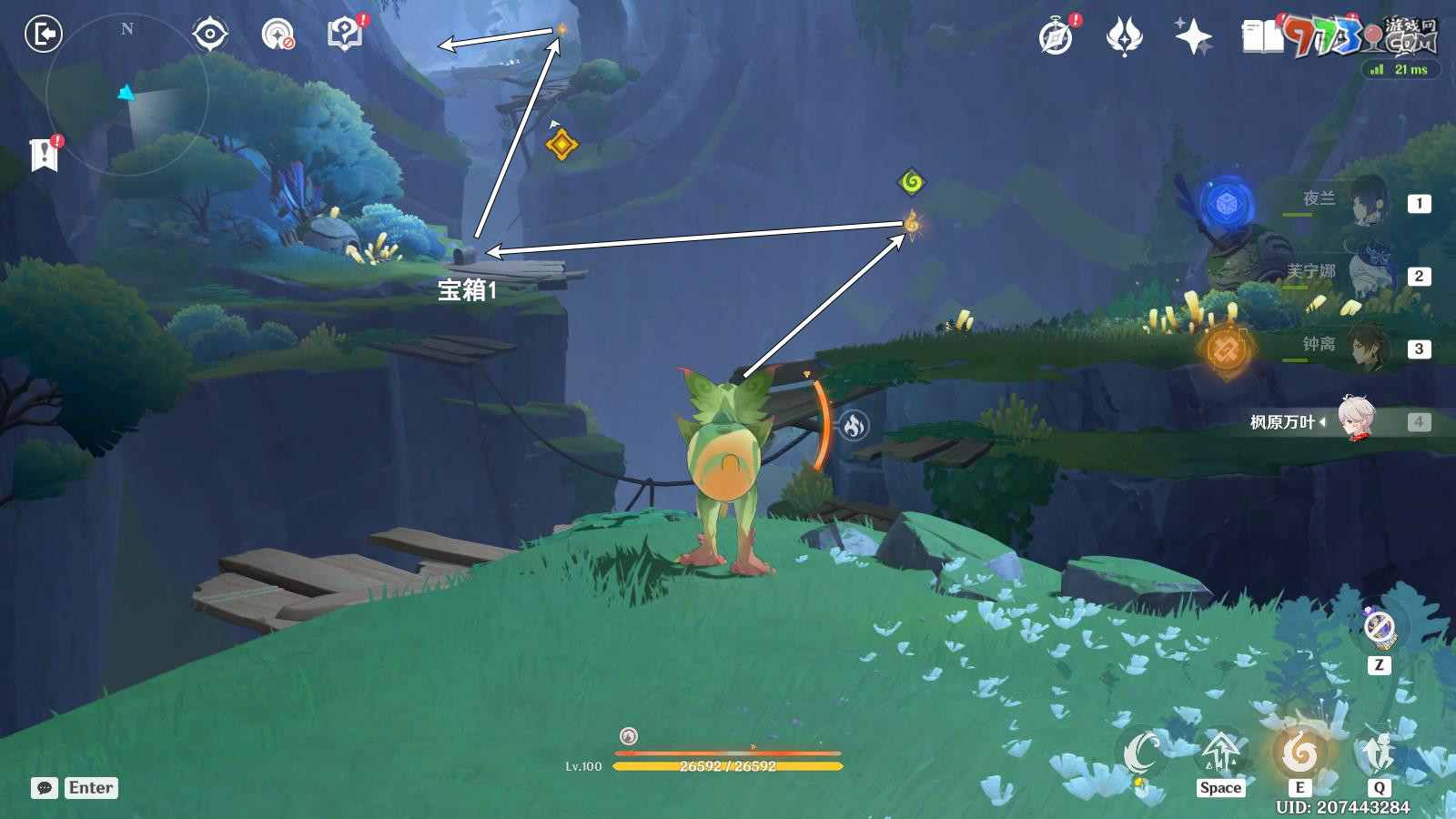Open the winged battle pass icon
1456x819 pixels.
[1124, 37]
